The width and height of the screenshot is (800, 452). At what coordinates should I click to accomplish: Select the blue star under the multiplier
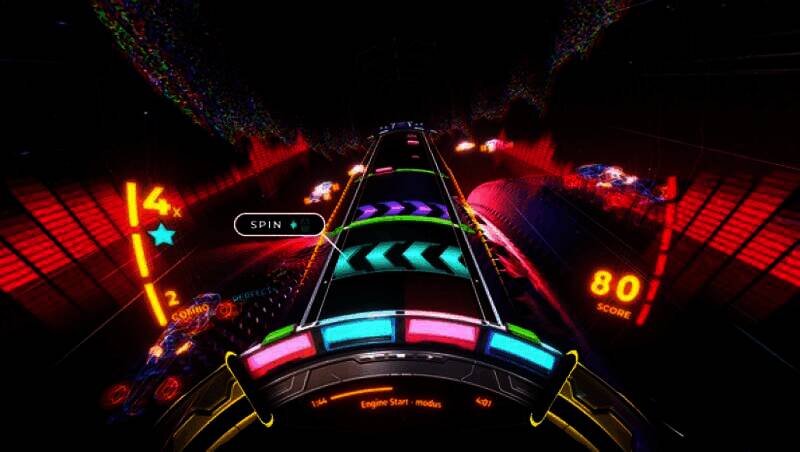(160, 236)
